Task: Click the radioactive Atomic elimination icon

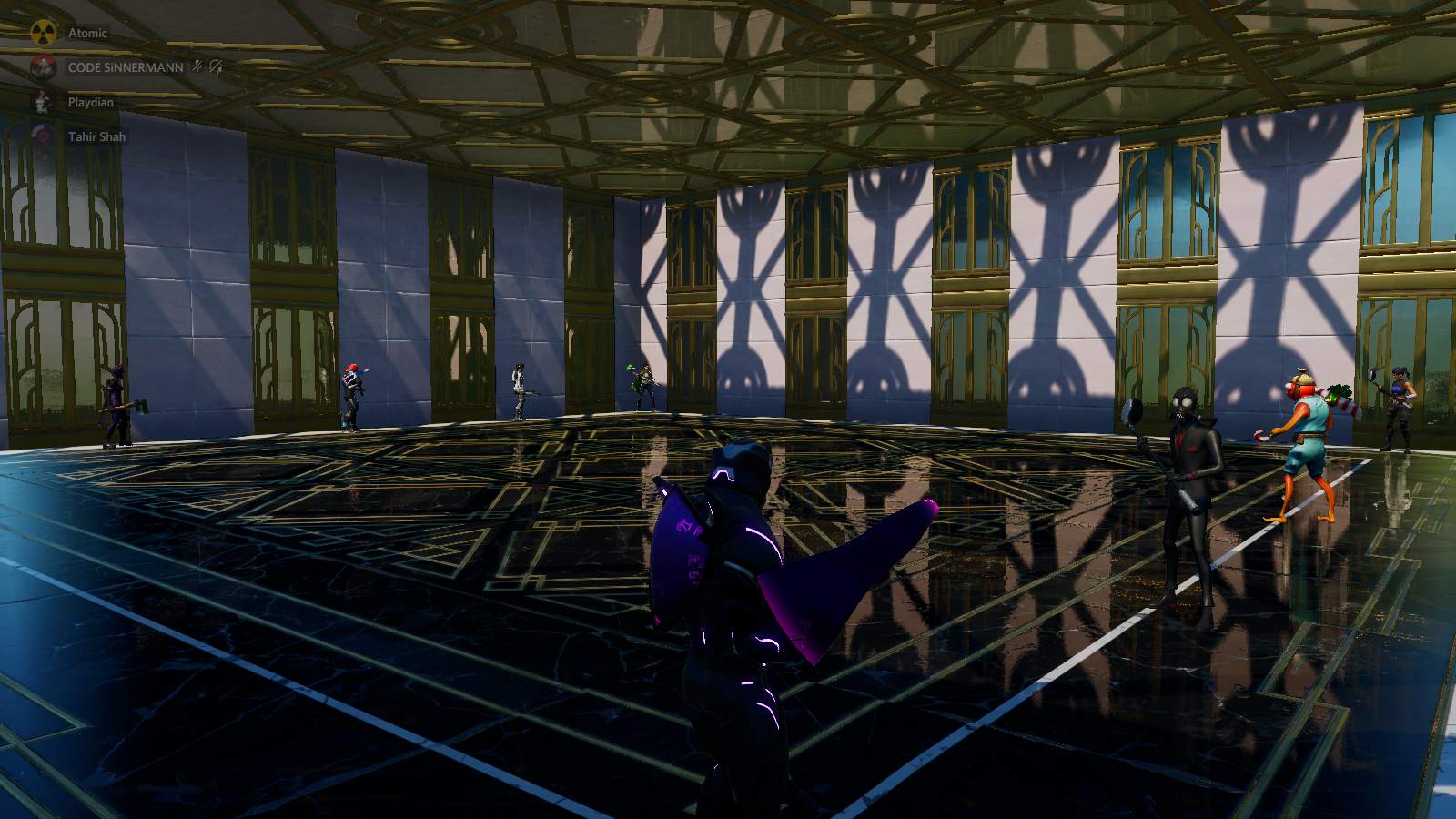Action: tap(43, 32)
